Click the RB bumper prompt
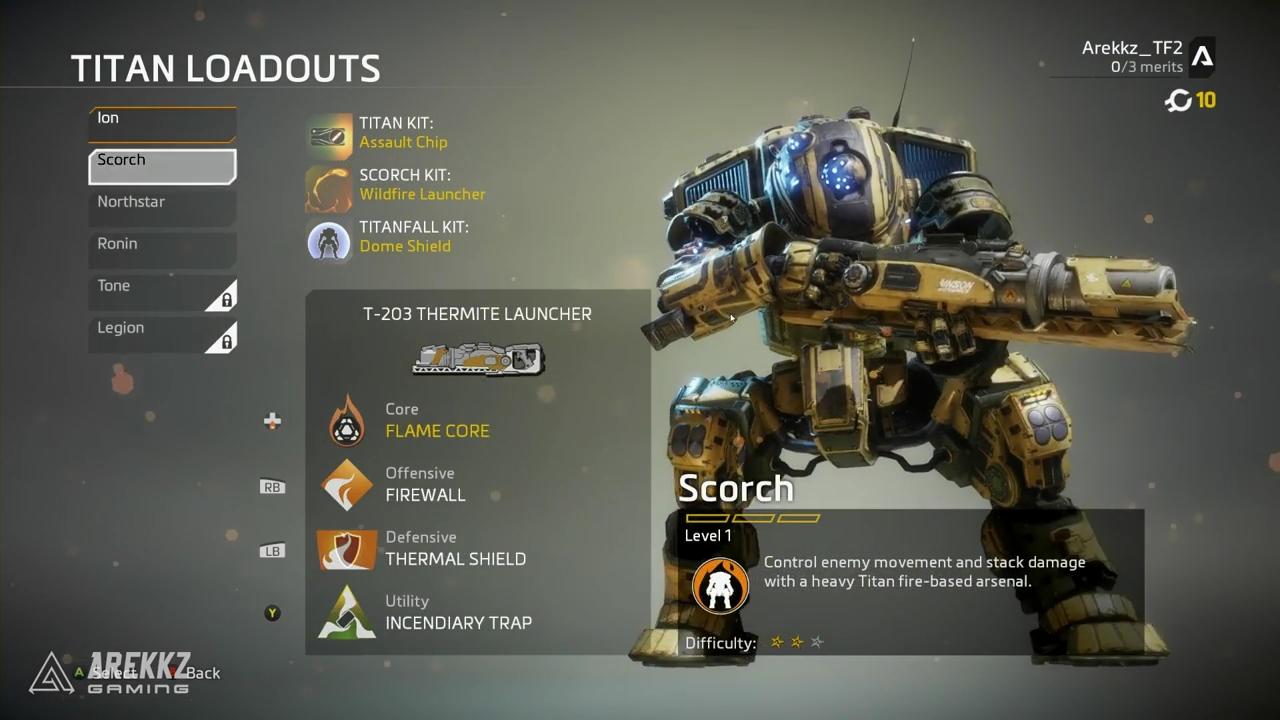The image size is (1280, 720). 272,487
